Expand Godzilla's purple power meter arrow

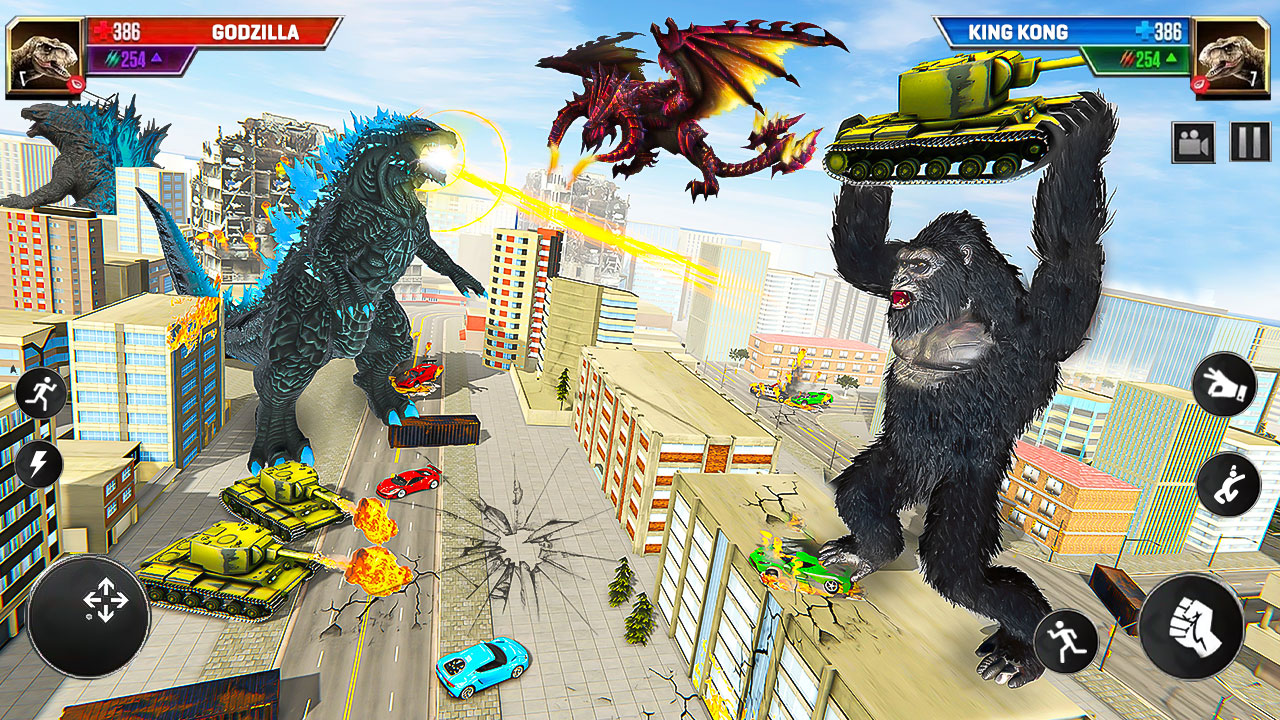click(x=156, y=58)
